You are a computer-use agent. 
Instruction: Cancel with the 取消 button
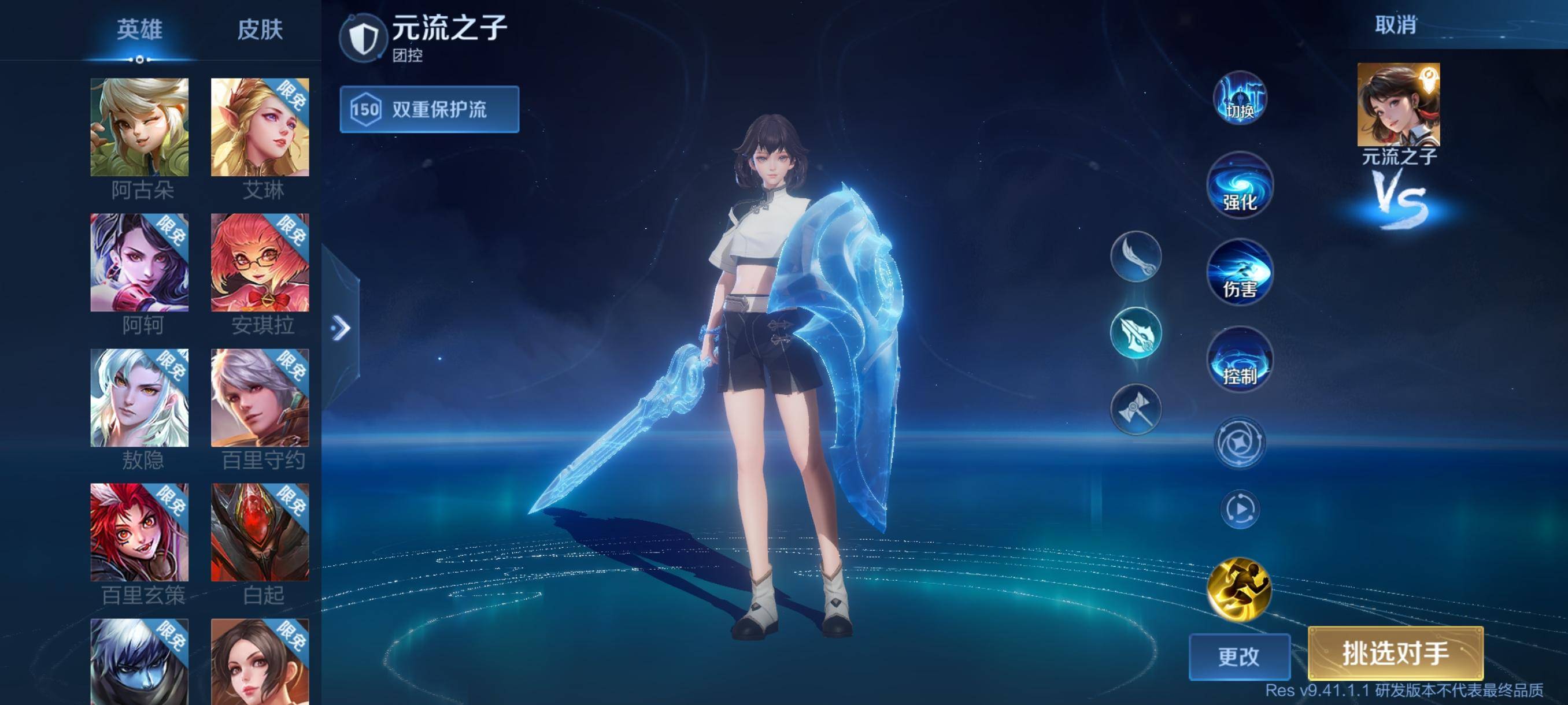point(1395,25)
